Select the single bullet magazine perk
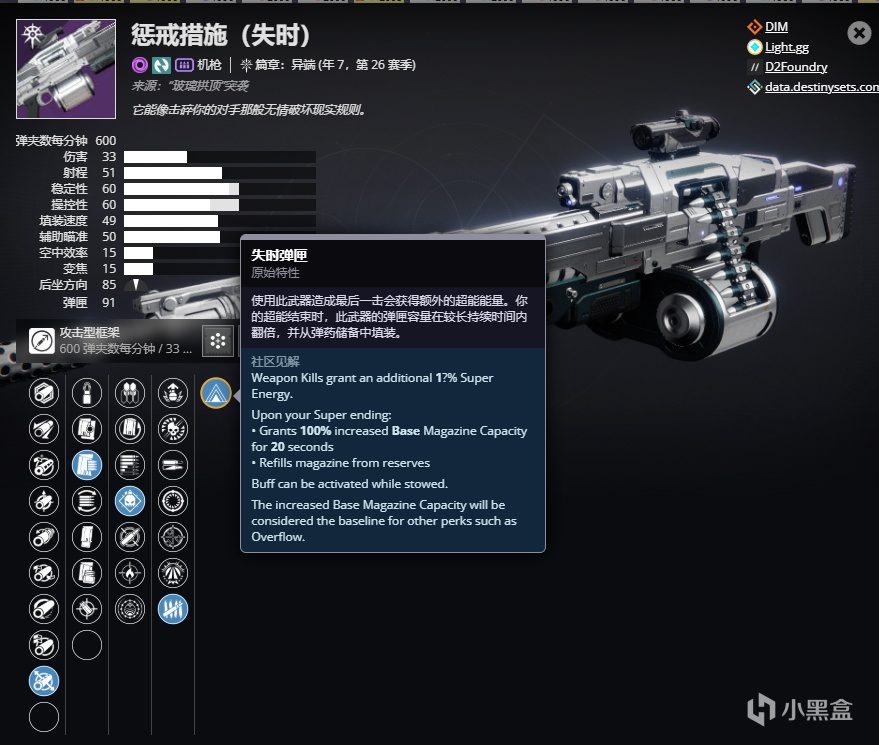 pos(87,392)
